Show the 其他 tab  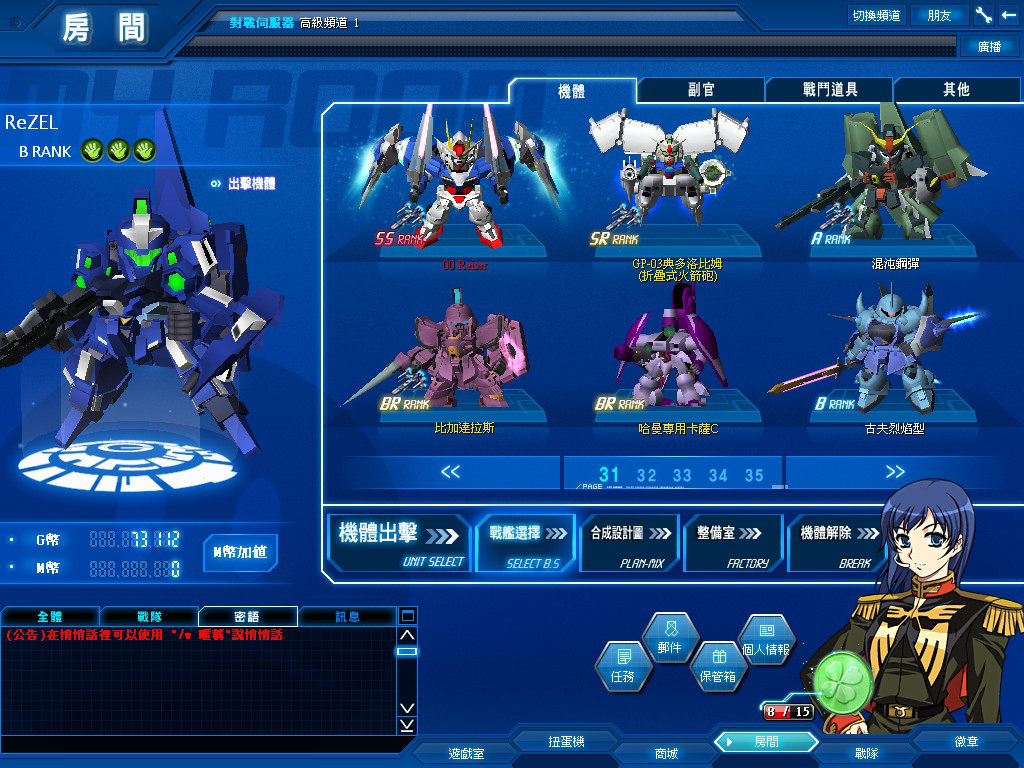click(956, 90)
